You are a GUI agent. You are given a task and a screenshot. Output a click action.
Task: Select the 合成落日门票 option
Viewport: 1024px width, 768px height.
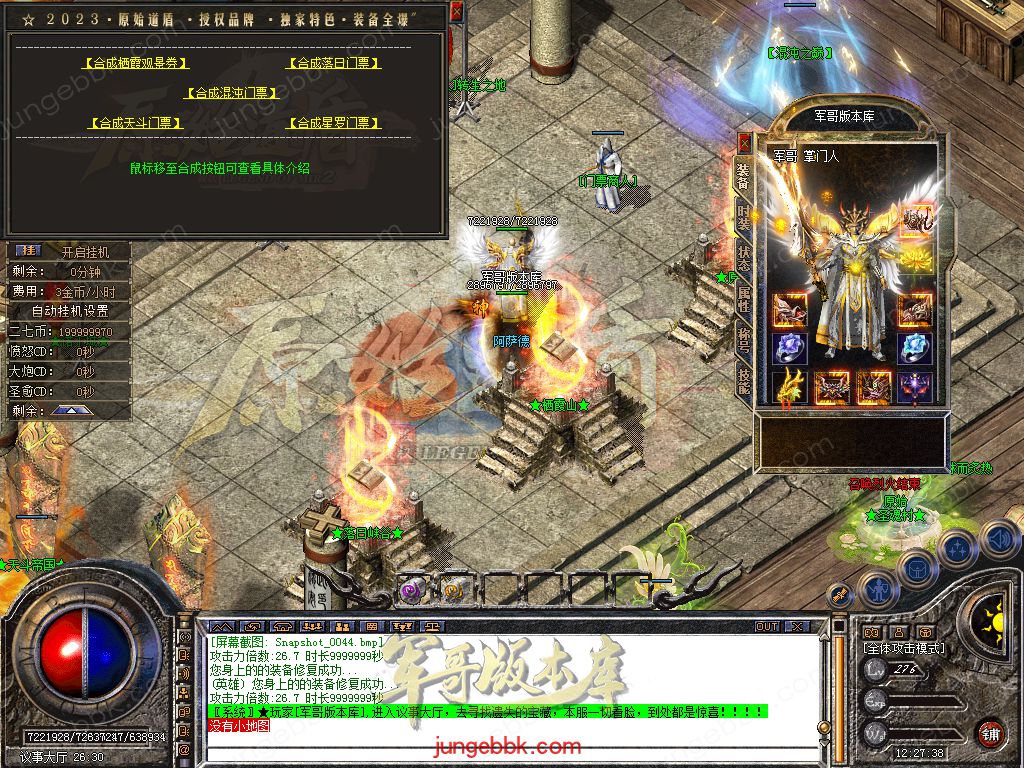(x=334, y=63)
